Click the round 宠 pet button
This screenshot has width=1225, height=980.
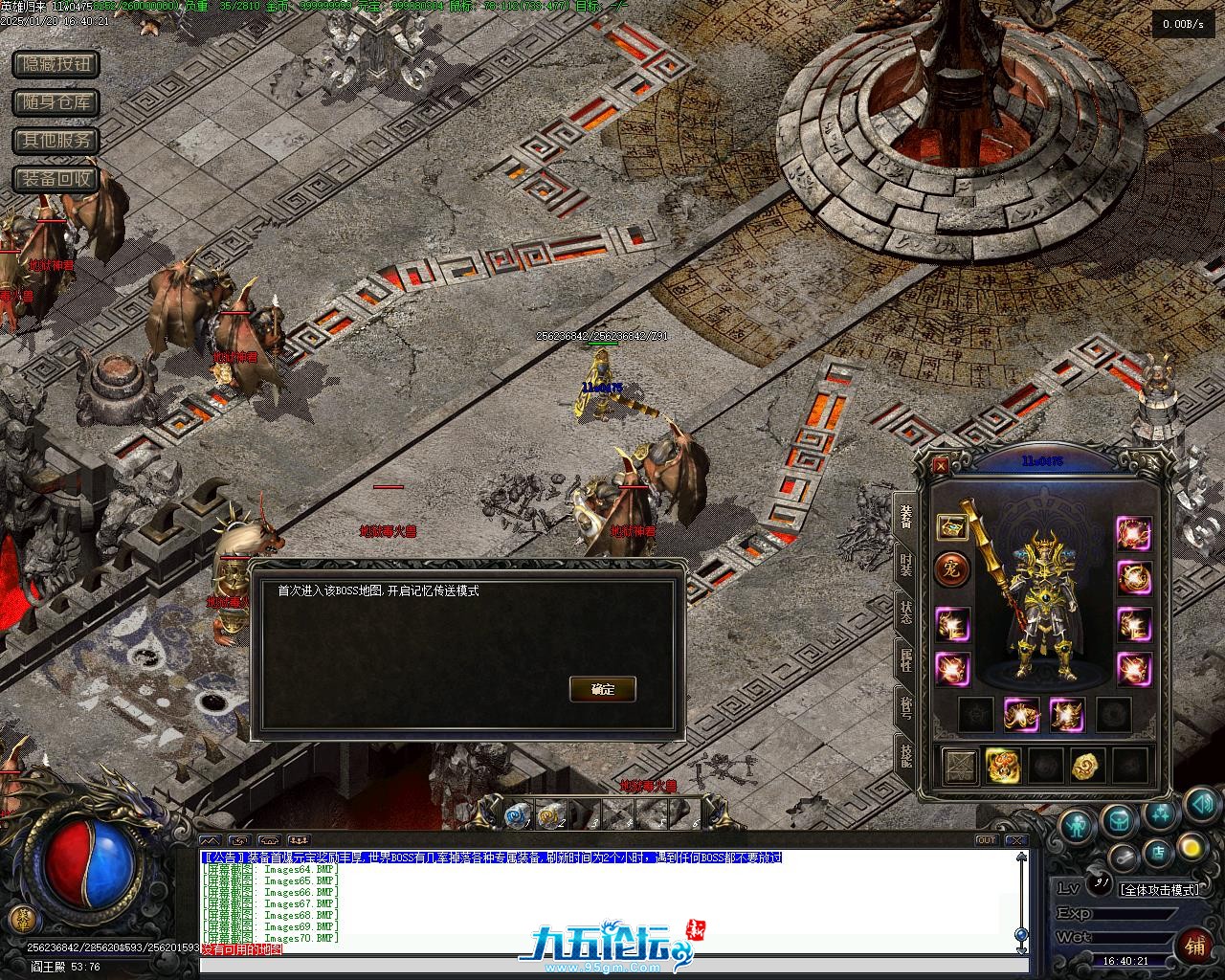952,570
